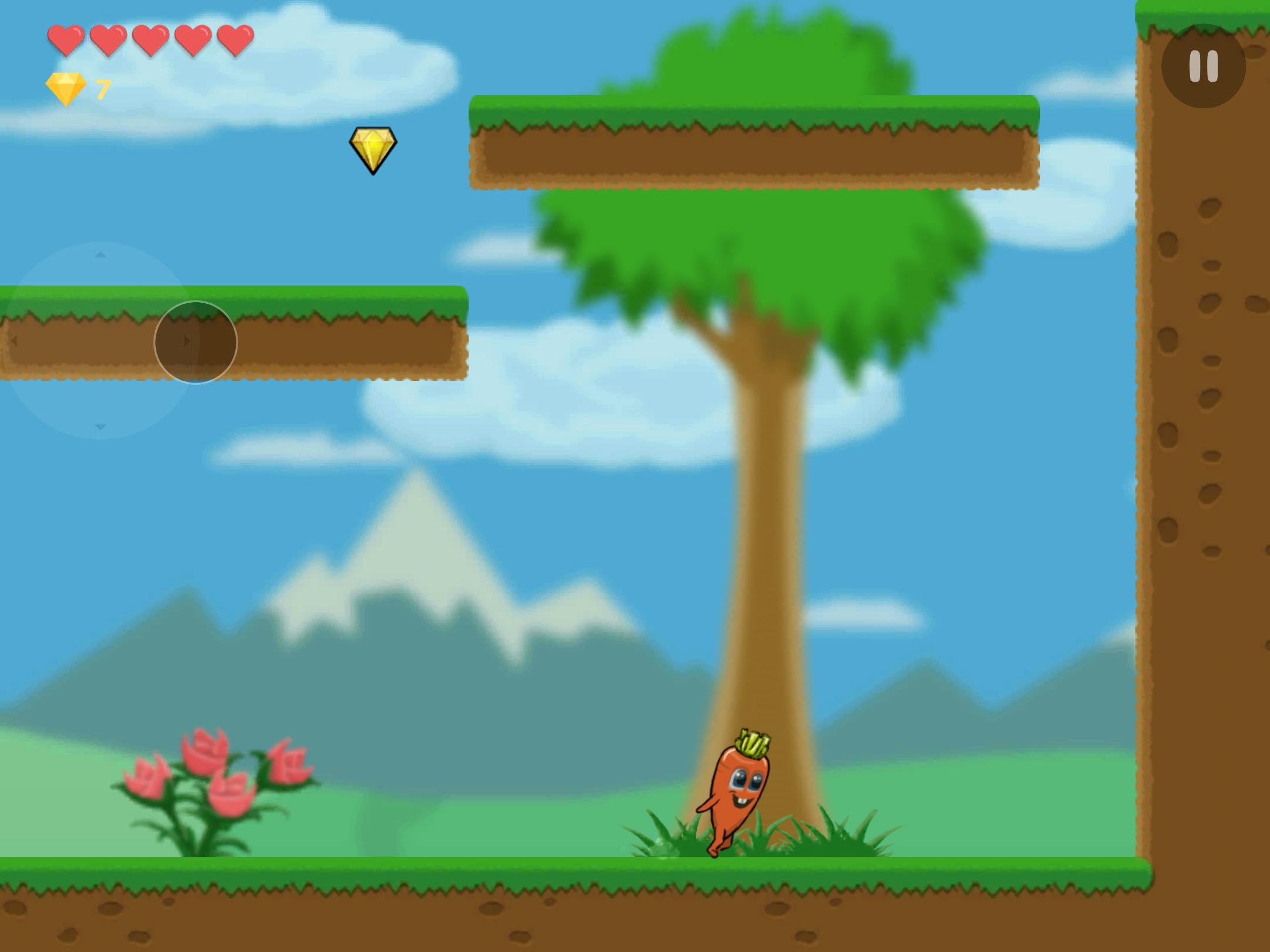The height and width of the screenshot is (952, 1270).
Task: Pause the game with the pause button
Action: point(1203,66)
